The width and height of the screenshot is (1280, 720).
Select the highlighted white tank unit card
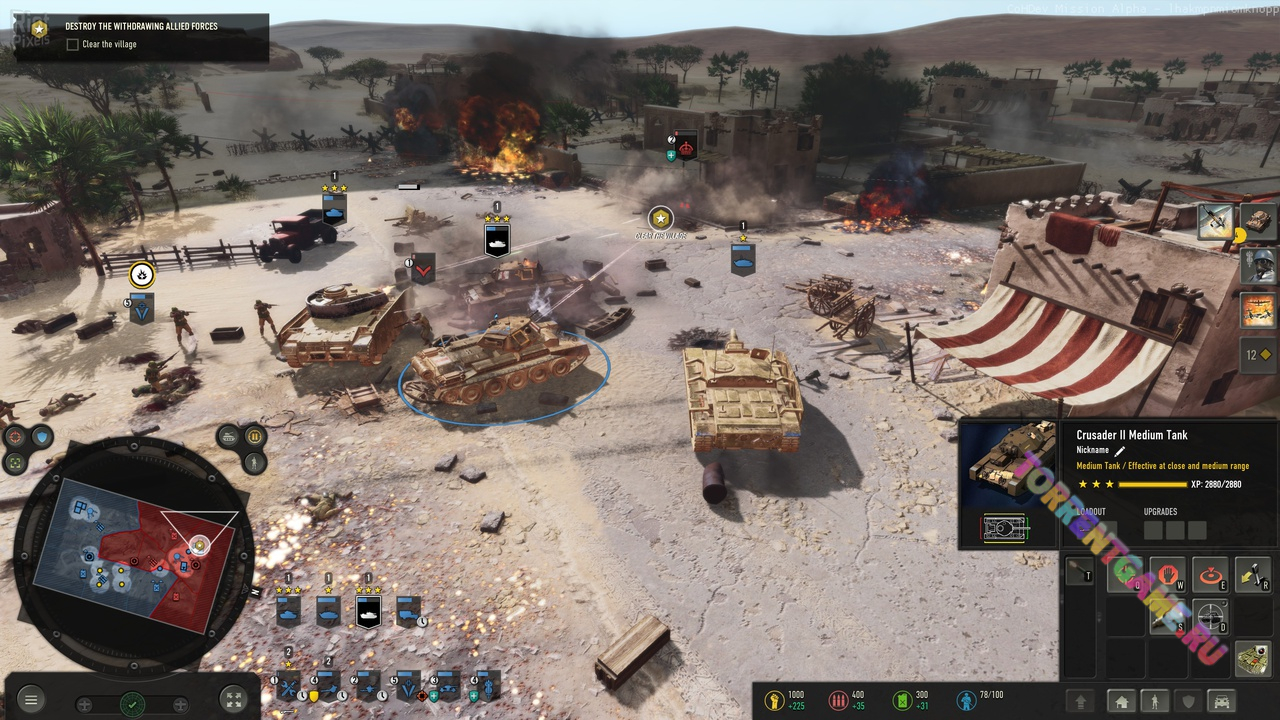[368, 610]
